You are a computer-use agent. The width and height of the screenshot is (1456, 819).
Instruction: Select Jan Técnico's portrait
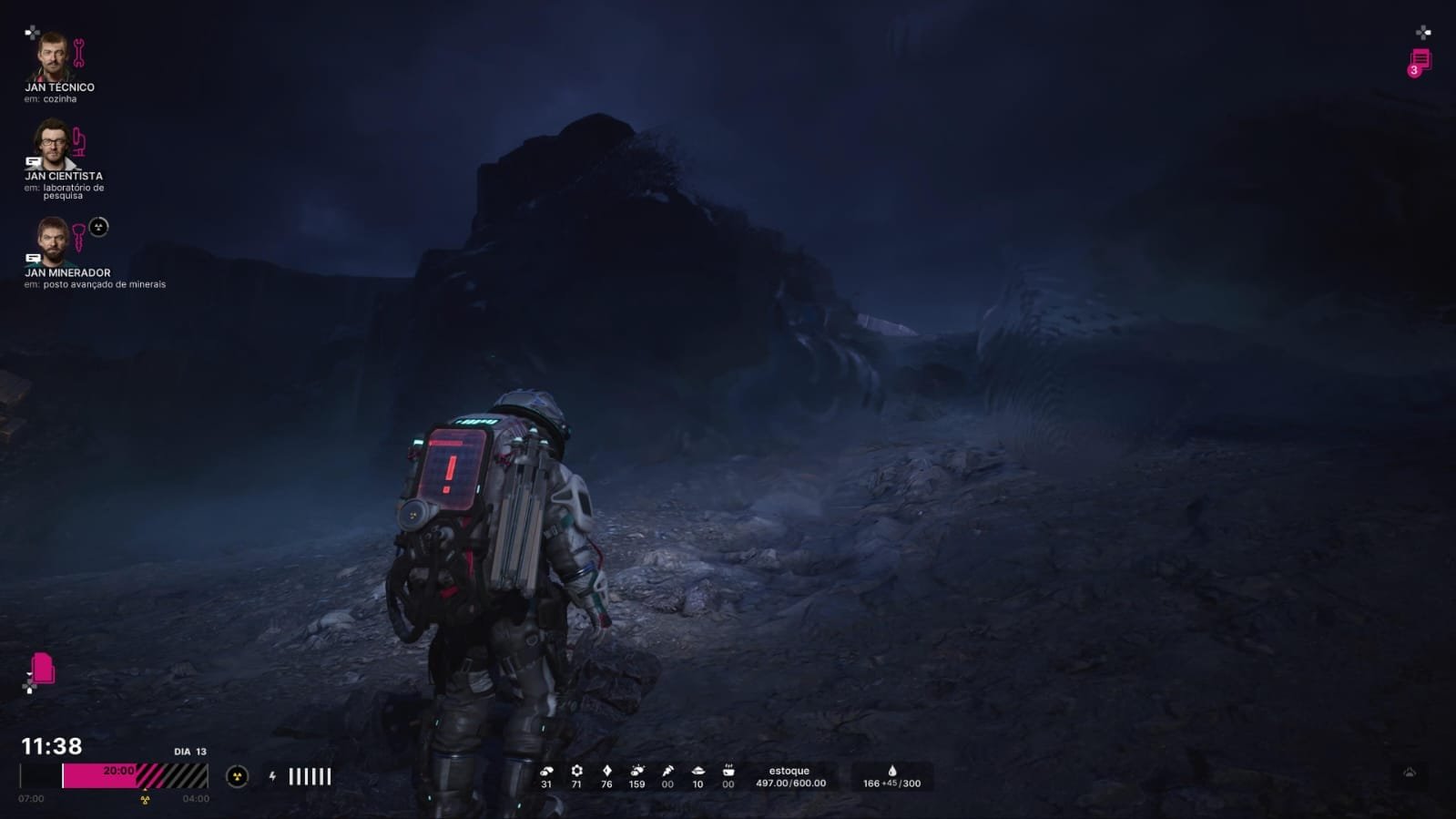pyautogui.click(x=52, y=56)
